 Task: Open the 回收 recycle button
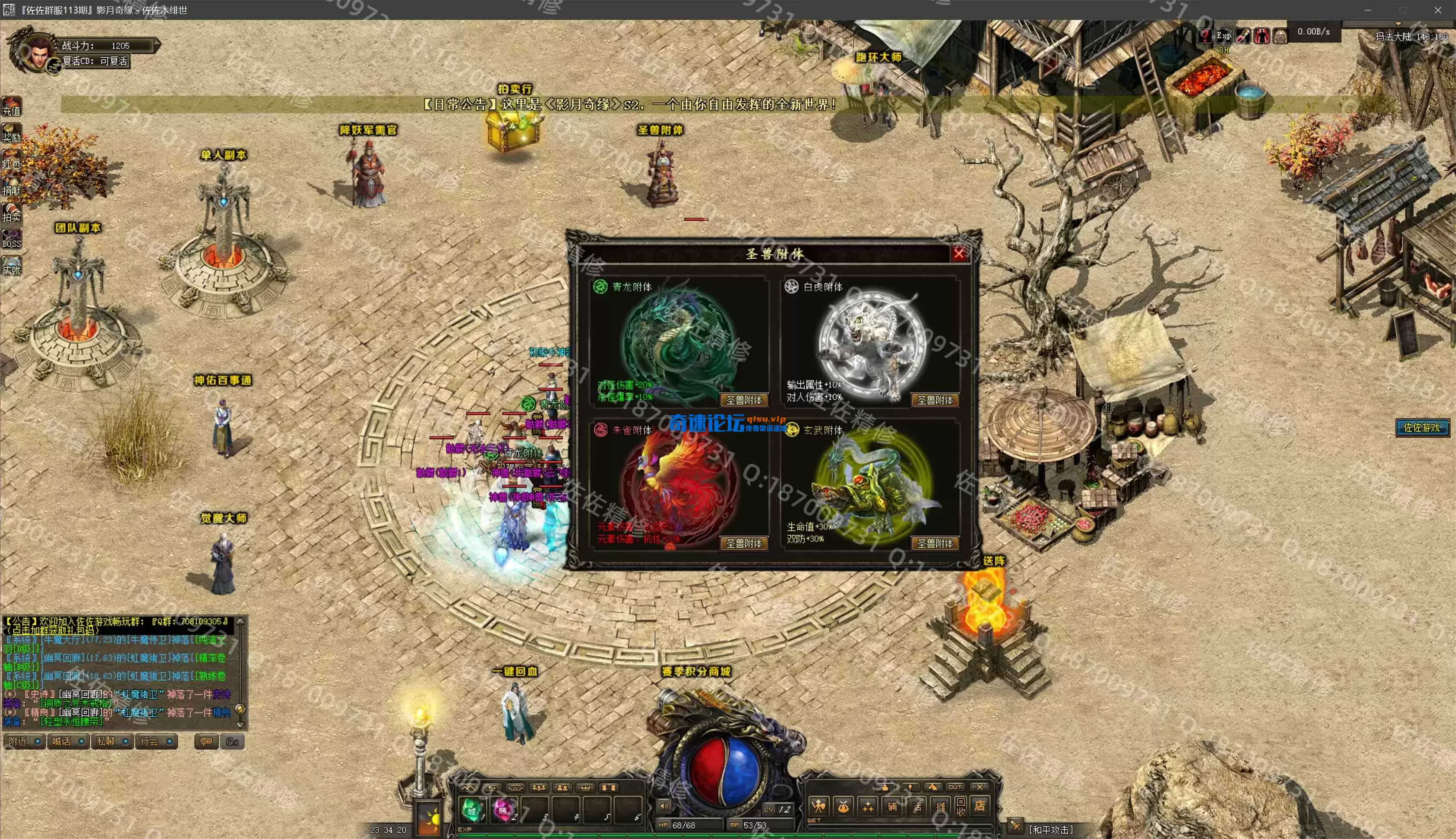(x=961, y=806)
